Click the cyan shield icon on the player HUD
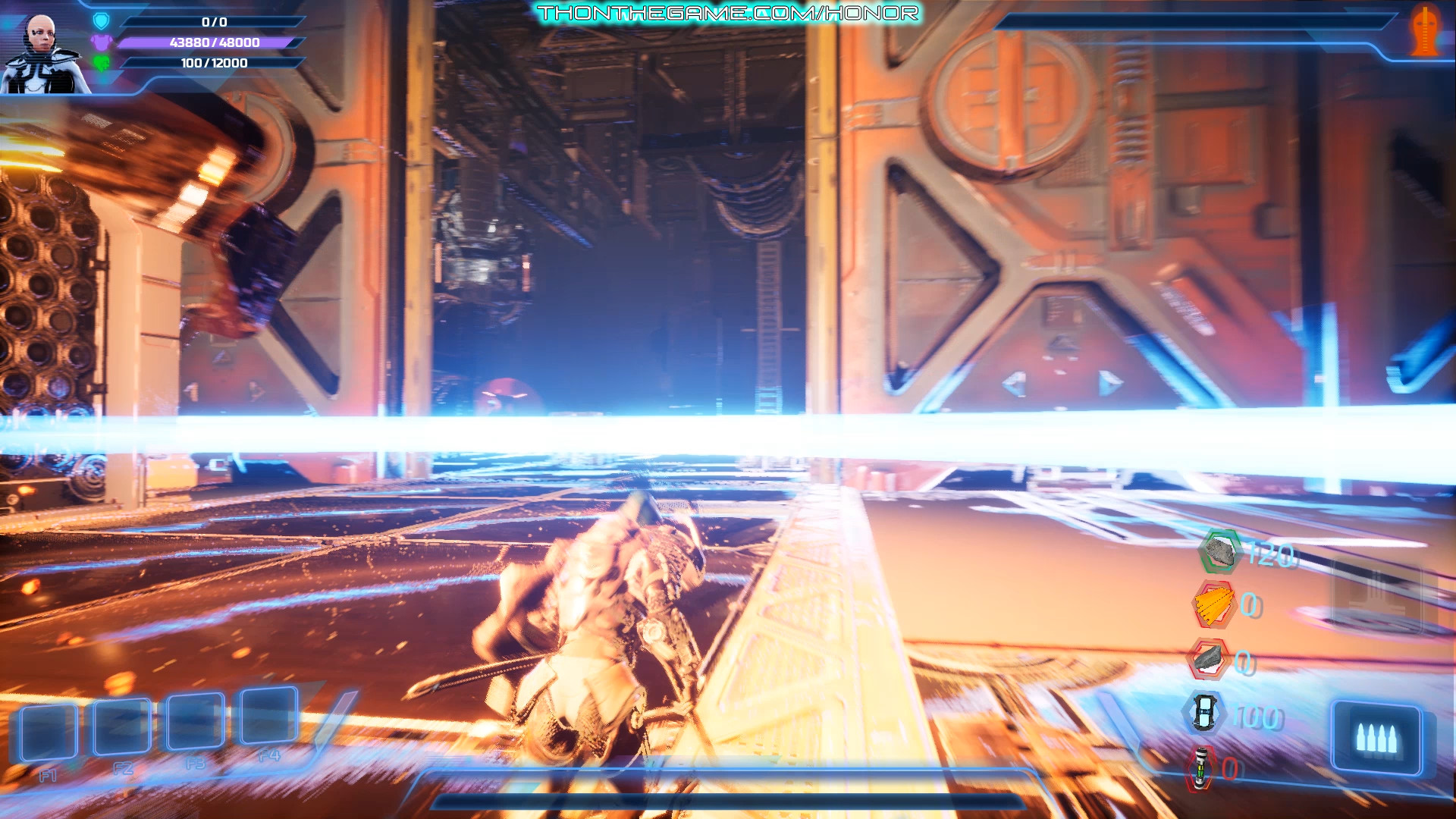The height and width of the screenshot is (819, 1456). pos(101,22)
